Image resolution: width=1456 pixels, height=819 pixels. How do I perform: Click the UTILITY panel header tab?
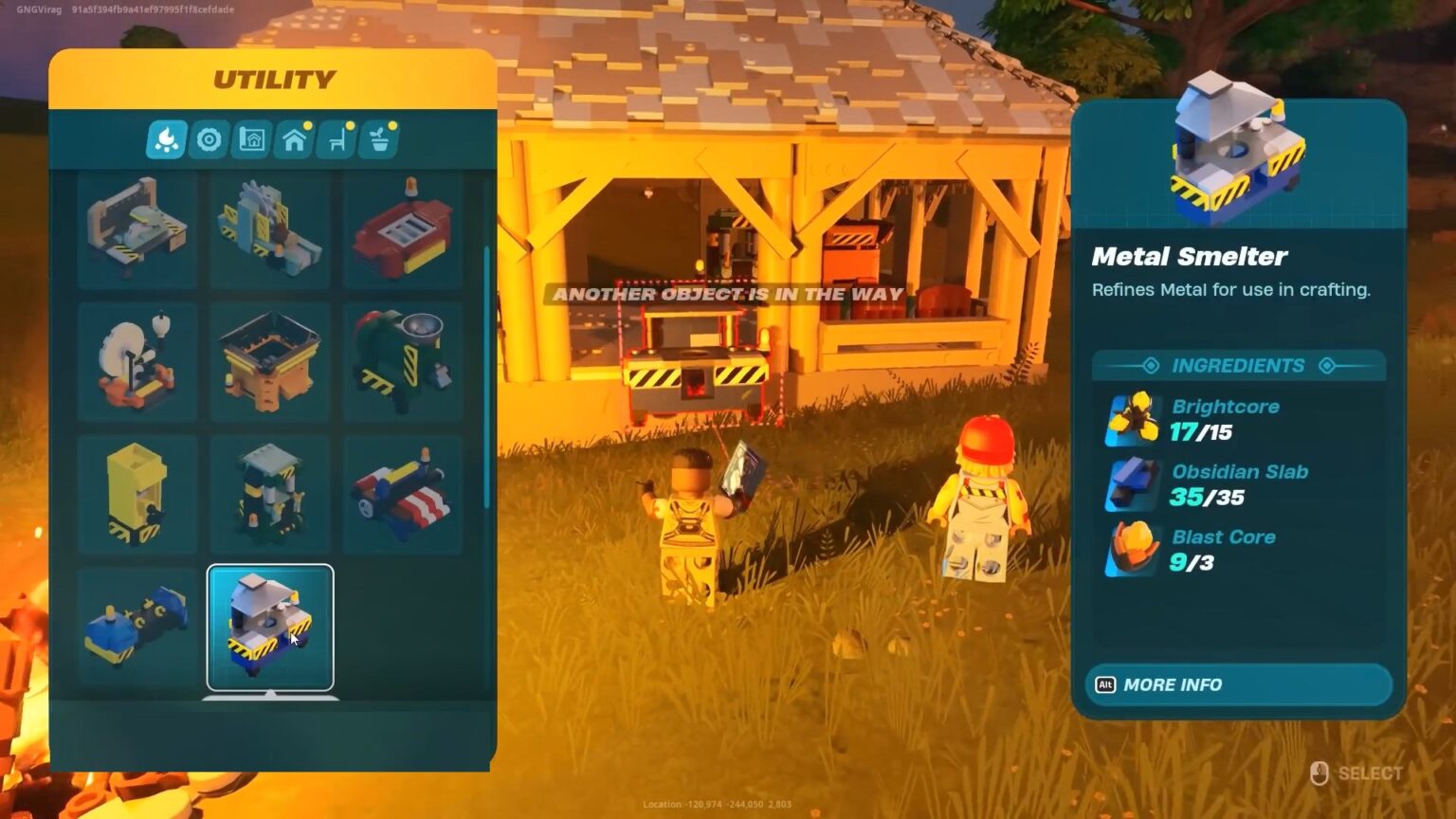[x=276, y=79]
